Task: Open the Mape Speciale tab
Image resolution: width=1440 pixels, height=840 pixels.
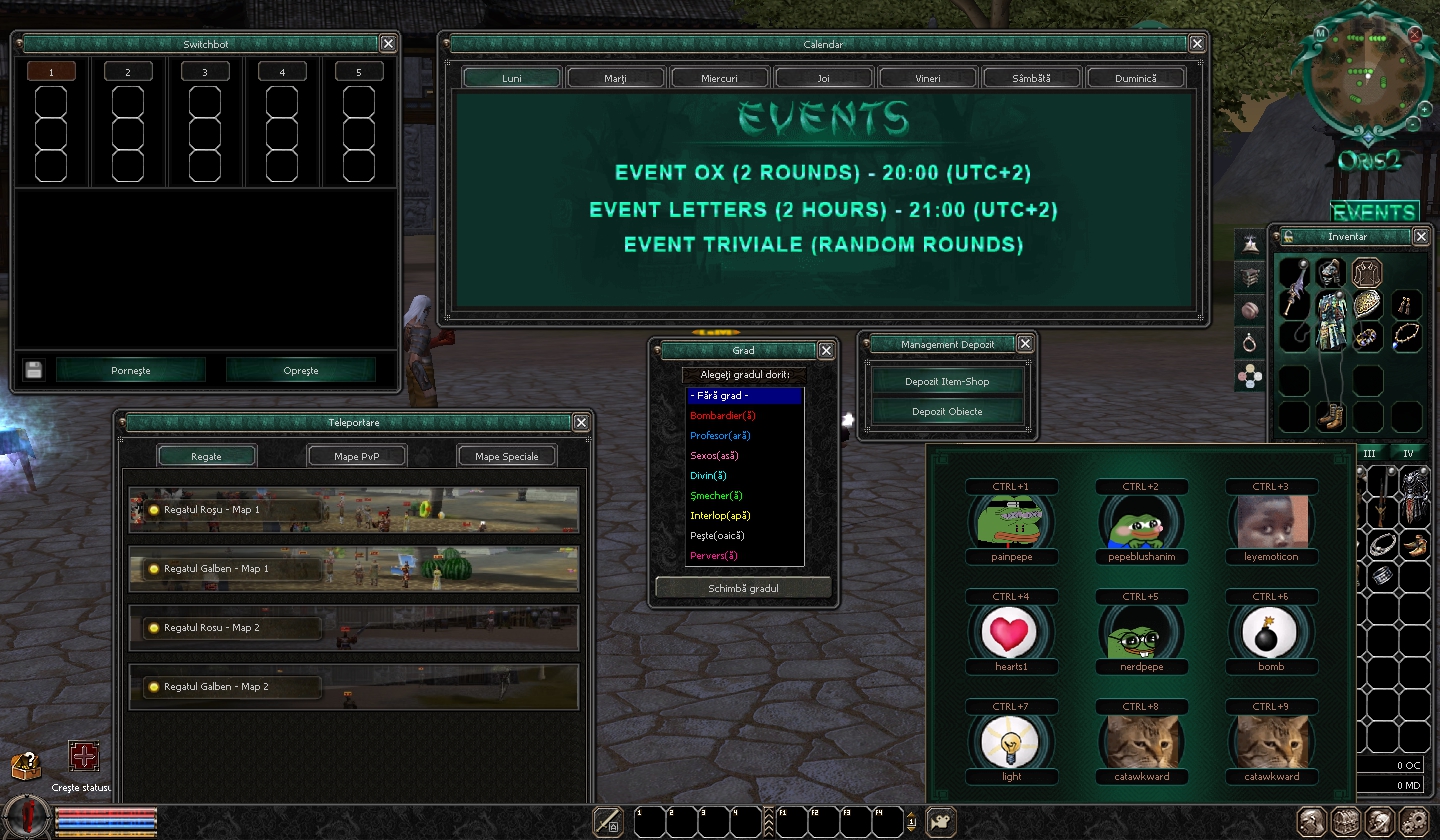Action: point(507,456)
